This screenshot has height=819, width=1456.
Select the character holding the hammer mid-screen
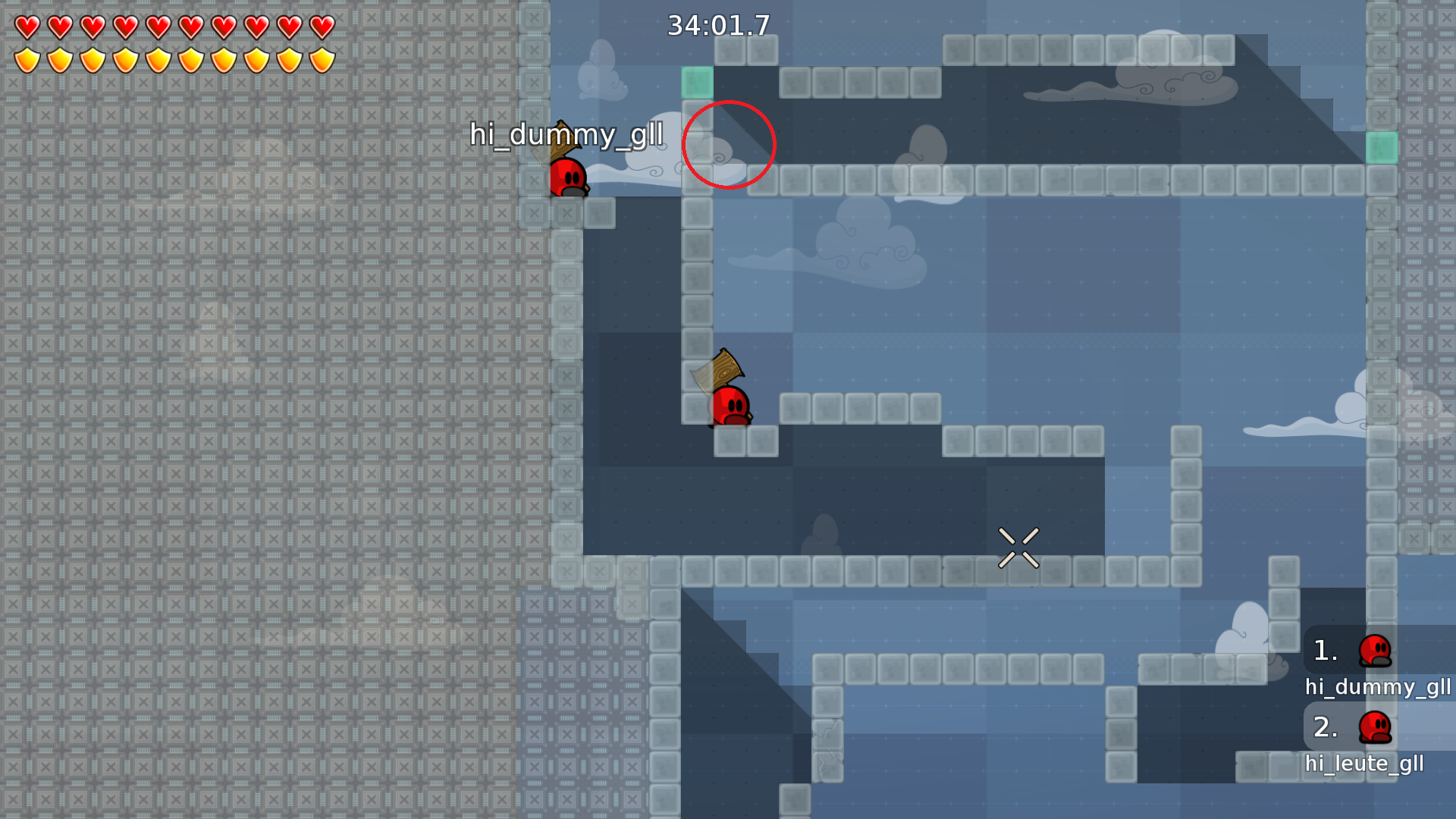click(x=730, y=406)
